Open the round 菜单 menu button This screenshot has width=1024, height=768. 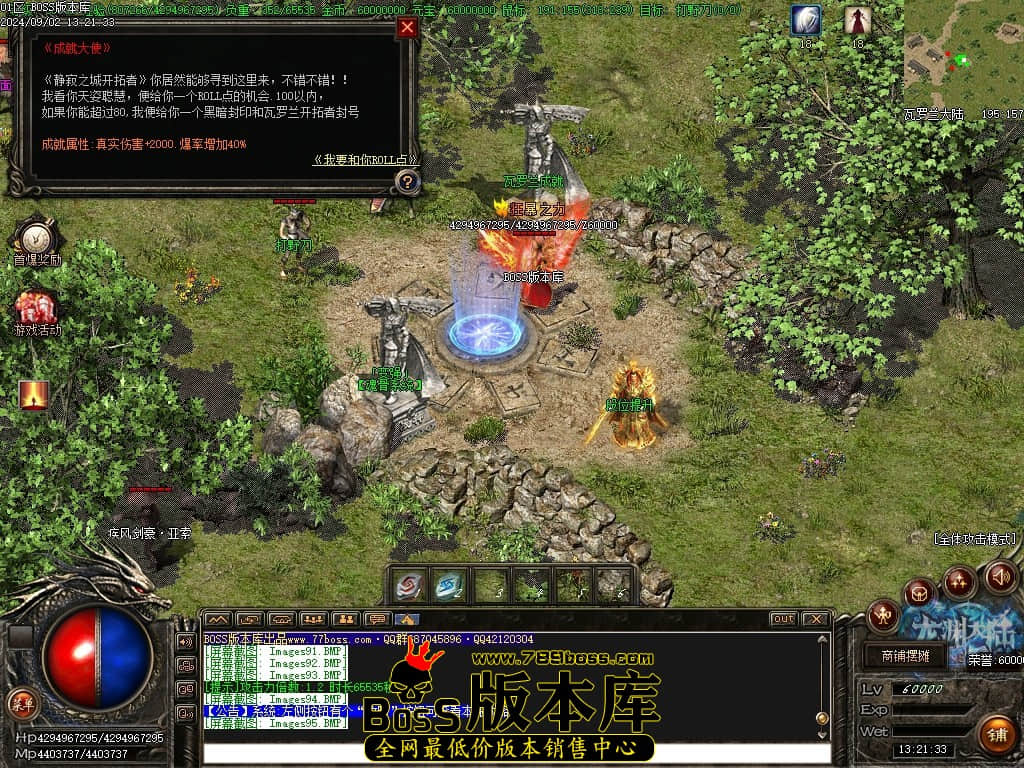click(21, 702)
